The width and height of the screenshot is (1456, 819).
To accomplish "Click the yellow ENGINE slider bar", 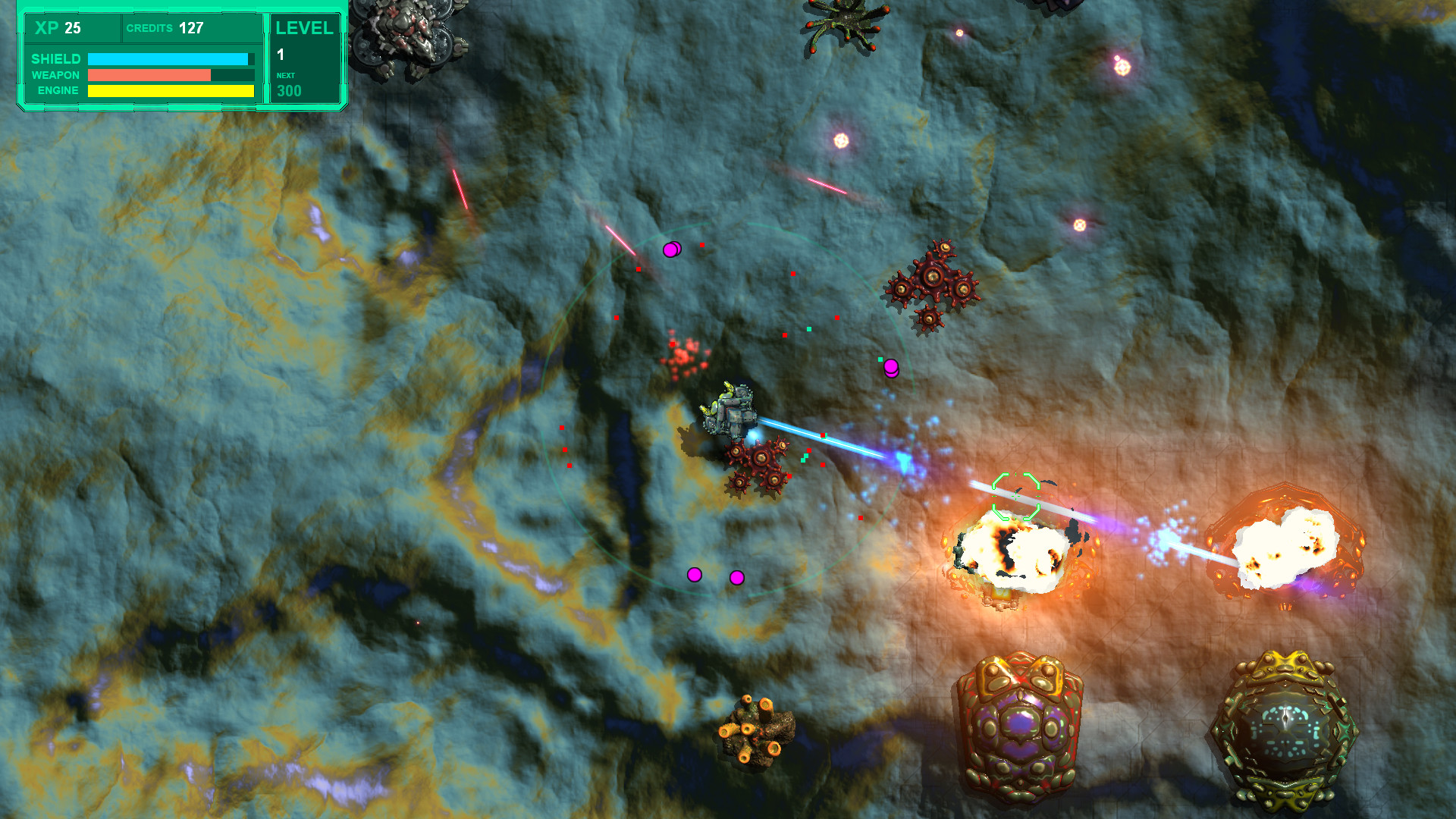I will click(172, 90).
